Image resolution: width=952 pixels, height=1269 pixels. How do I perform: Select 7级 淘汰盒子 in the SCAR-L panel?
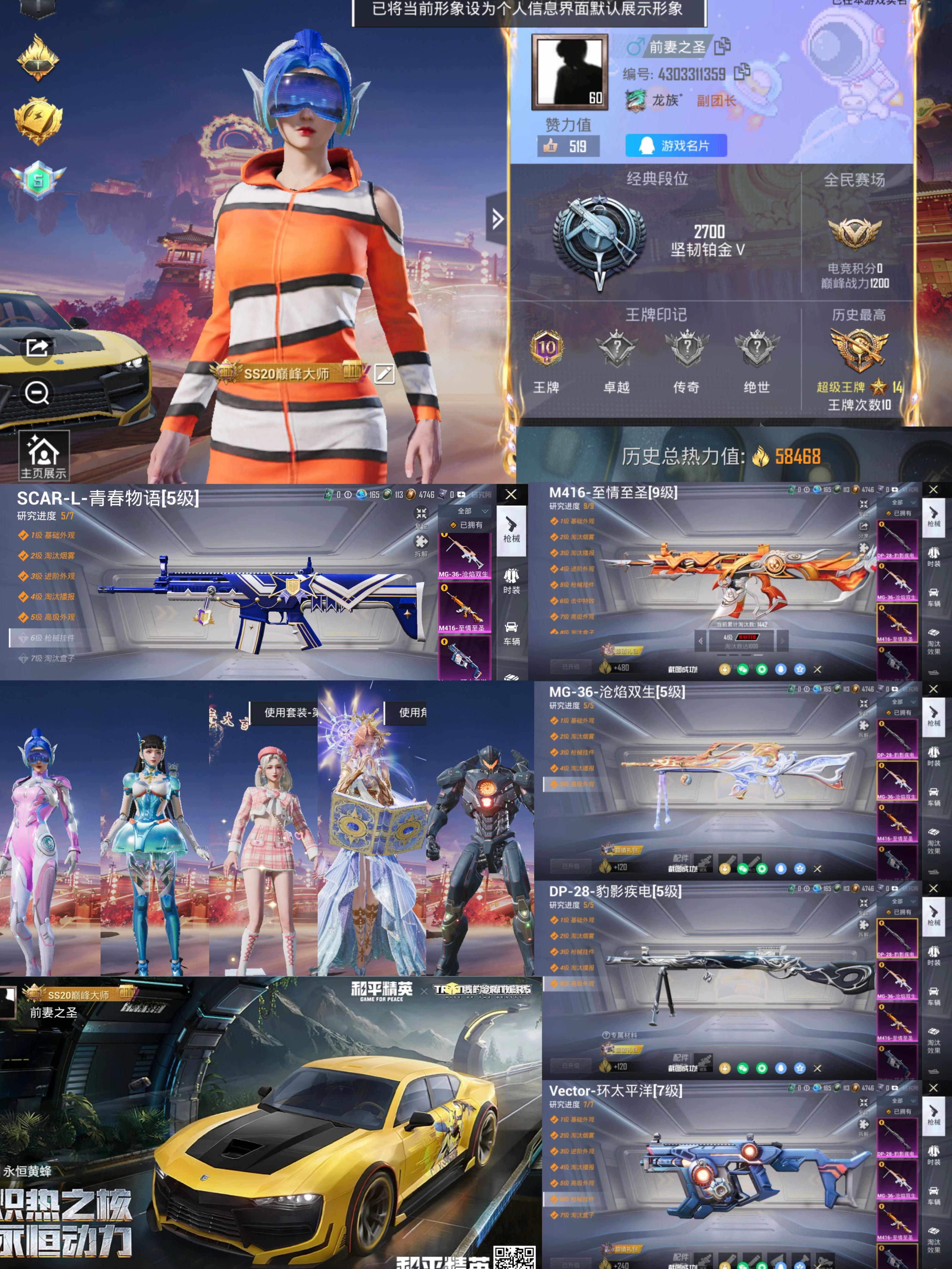(52, 659)
